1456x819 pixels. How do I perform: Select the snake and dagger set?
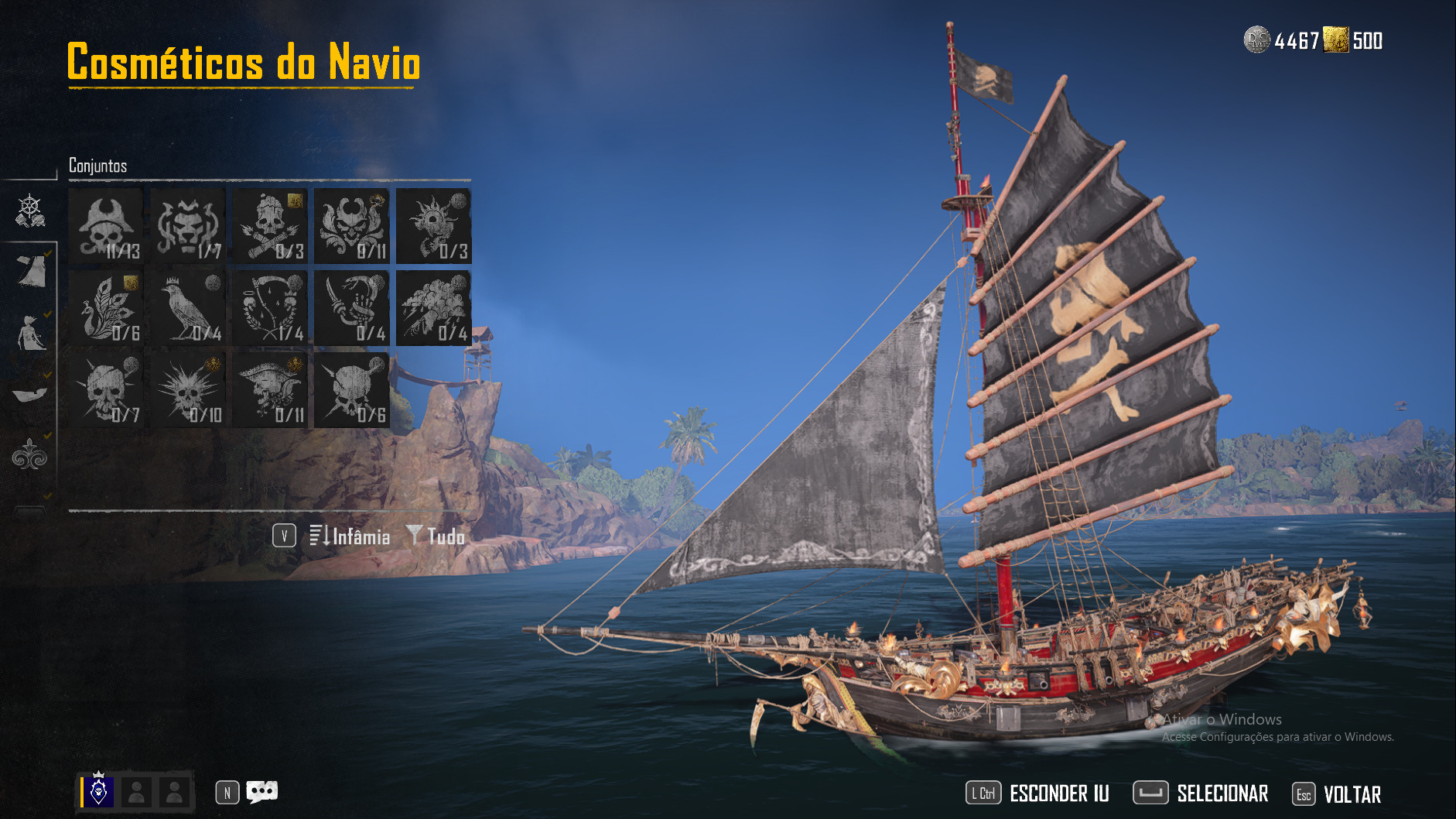point(351,308)
